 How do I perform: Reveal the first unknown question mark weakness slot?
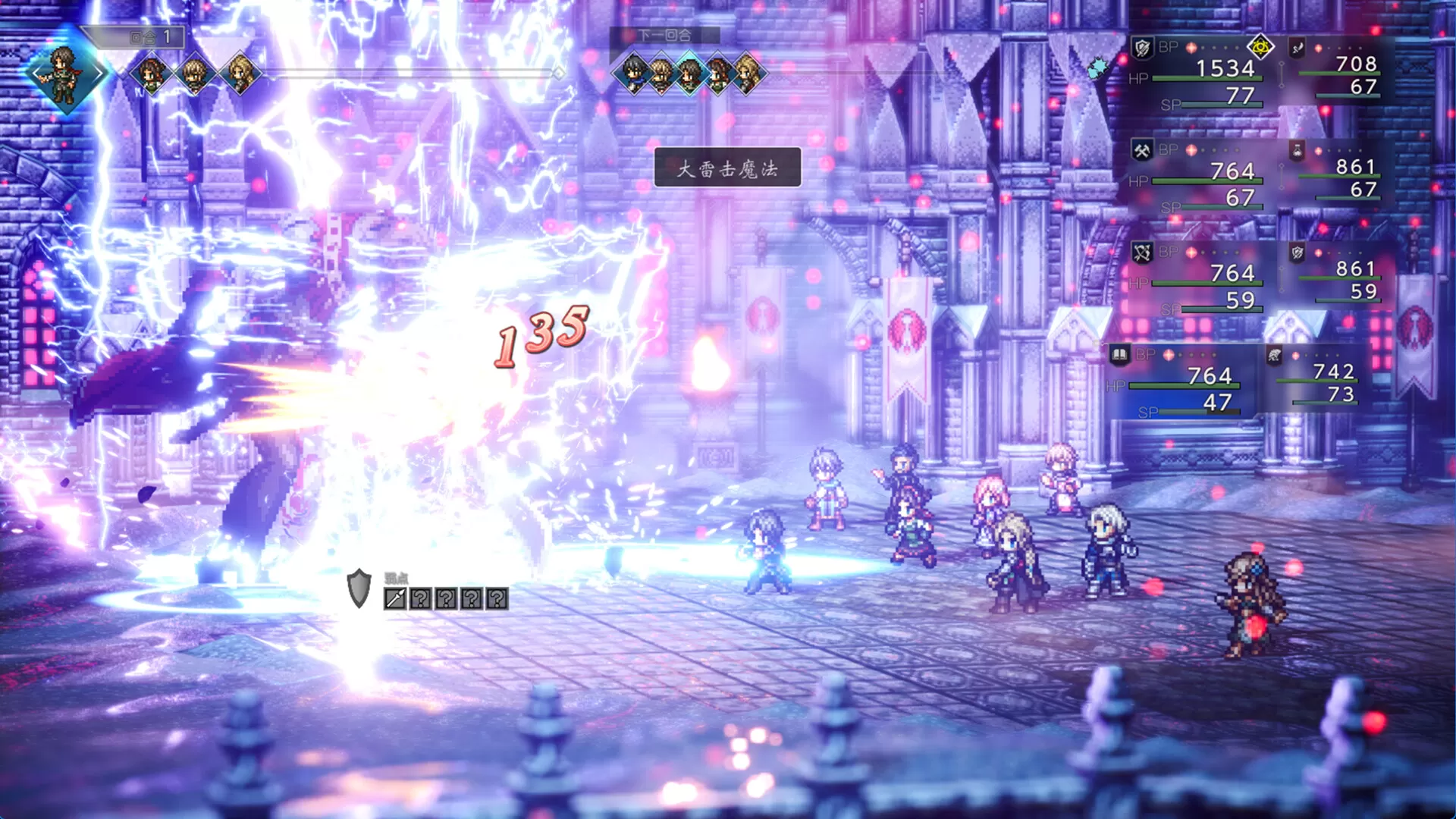(x=421, y=598)
